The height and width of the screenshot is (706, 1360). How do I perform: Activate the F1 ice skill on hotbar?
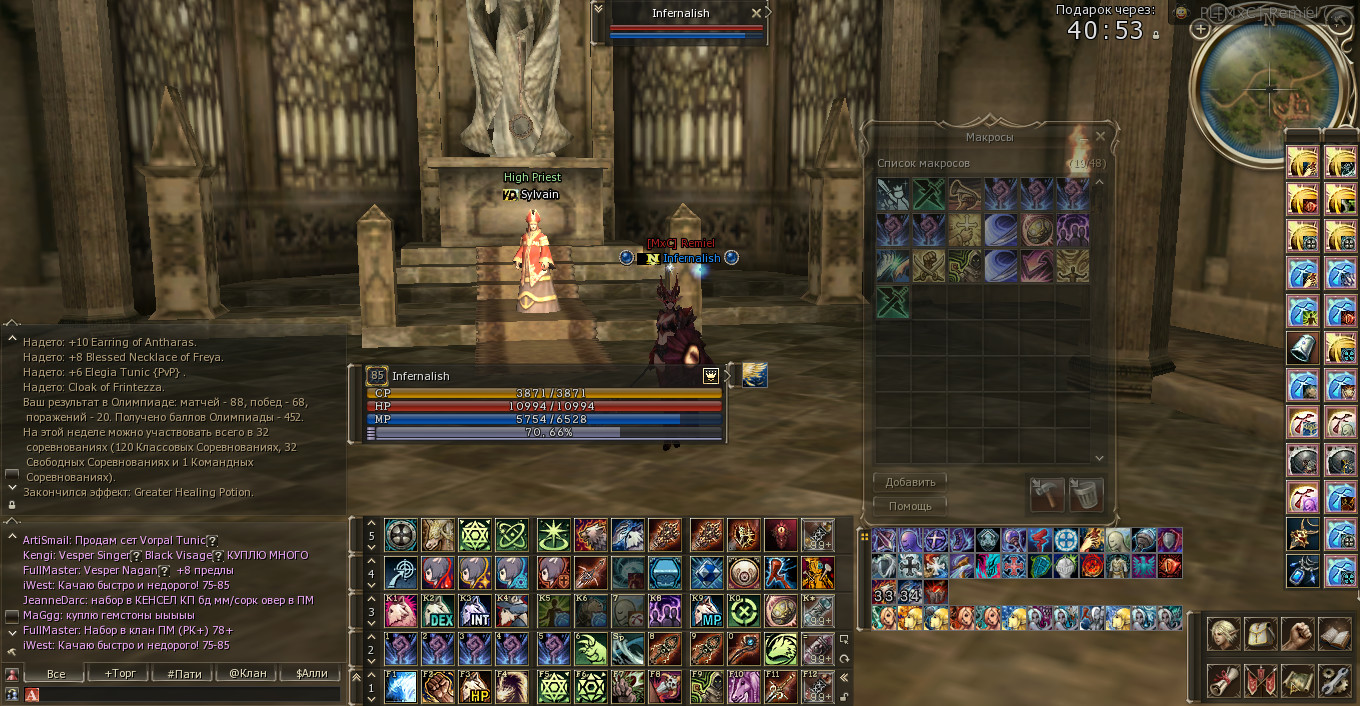tap(401, 687)
